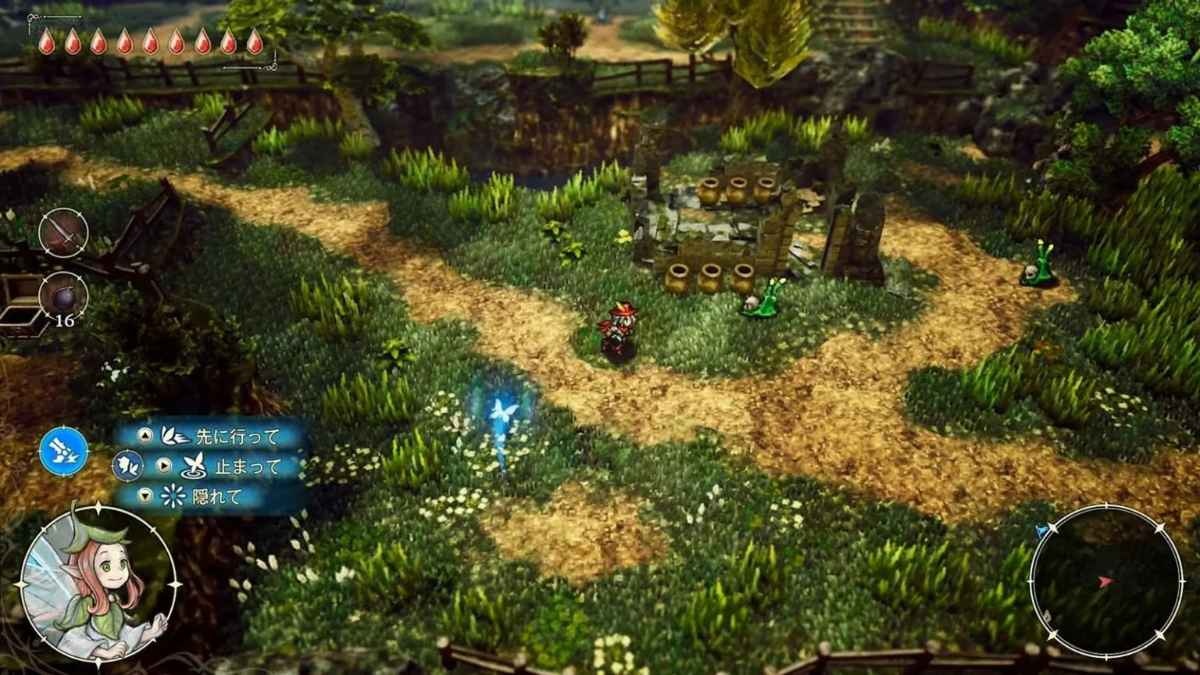
Task: Choose the 止まって fairy command
Action: pos(230,466)
